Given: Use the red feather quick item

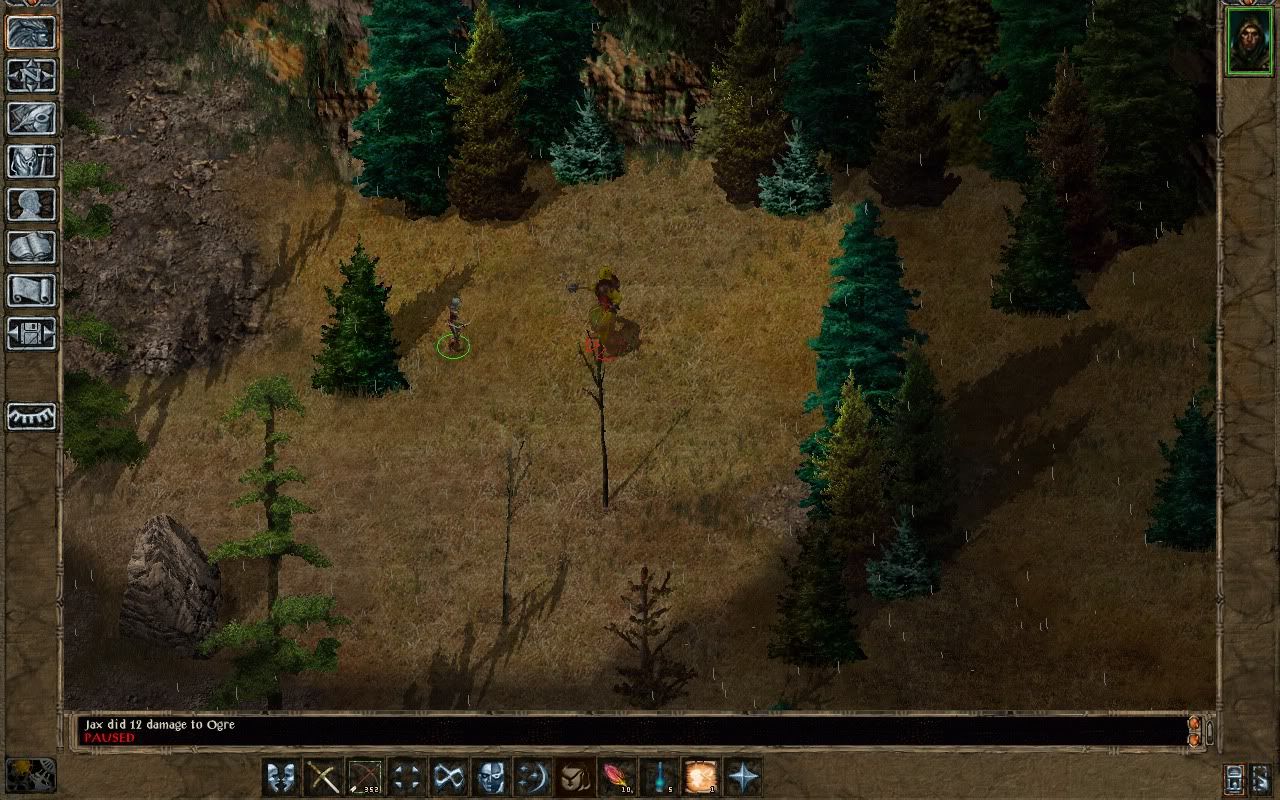Looking at the screenshot, I should 616,777.
